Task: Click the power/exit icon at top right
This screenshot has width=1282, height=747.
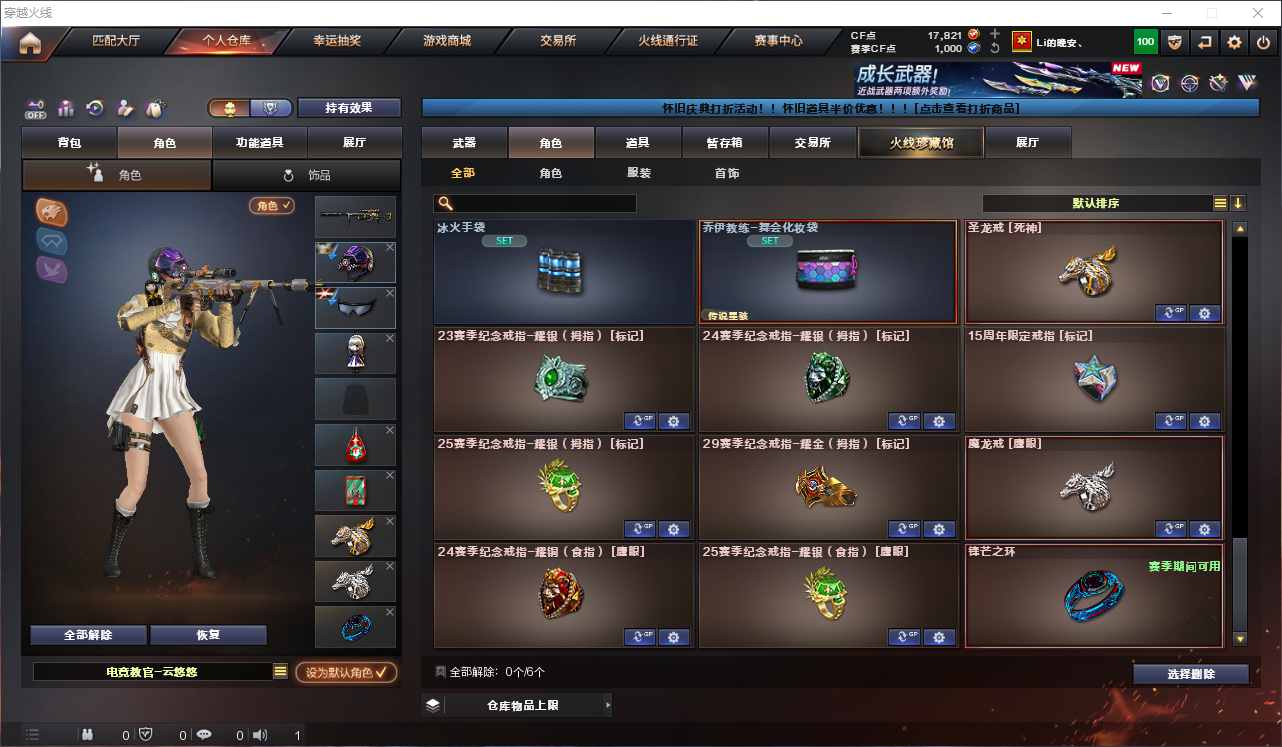Action: (x=1263, y=42)
